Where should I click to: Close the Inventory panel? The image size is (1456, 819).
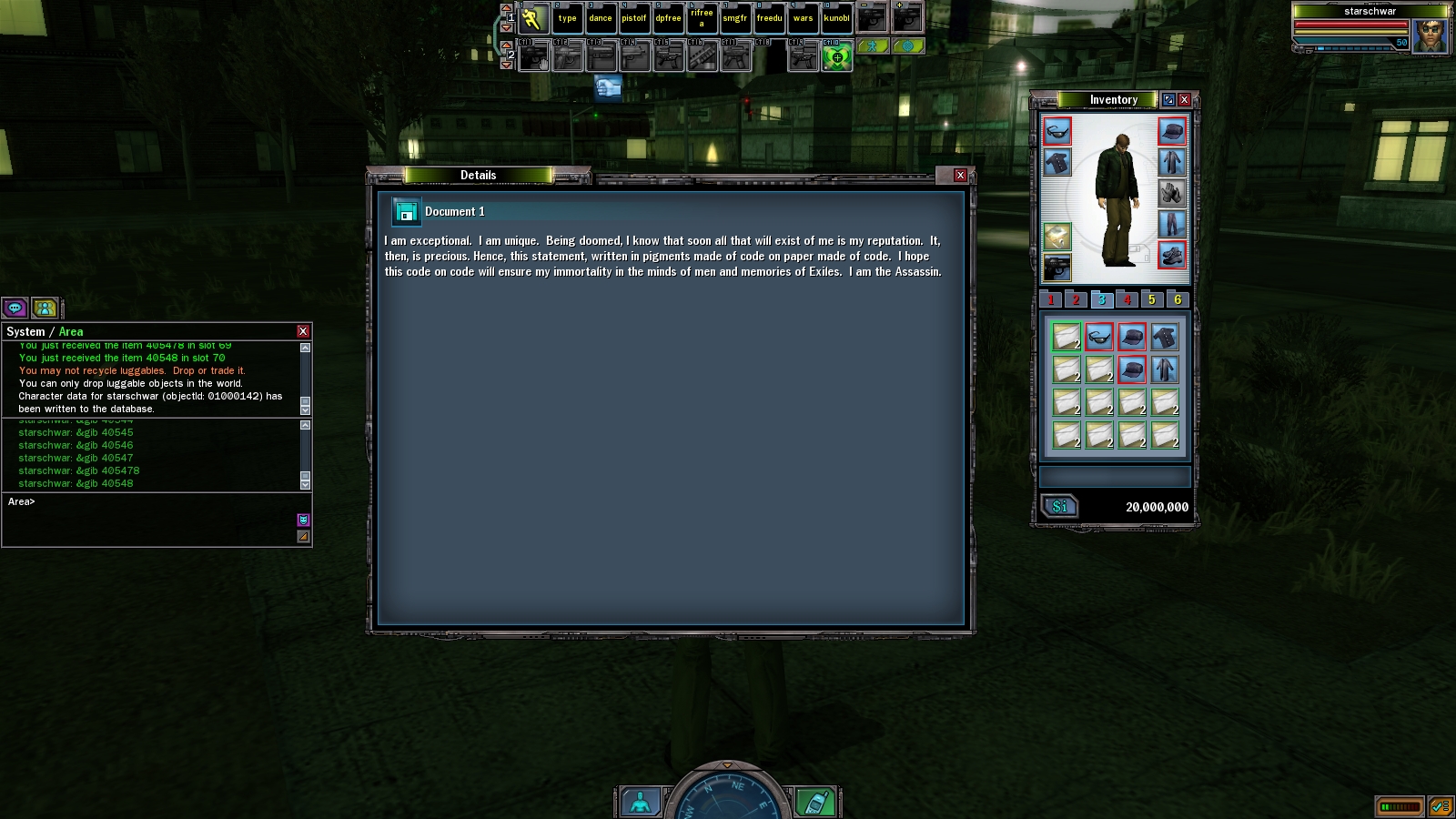coord(1184,99)
